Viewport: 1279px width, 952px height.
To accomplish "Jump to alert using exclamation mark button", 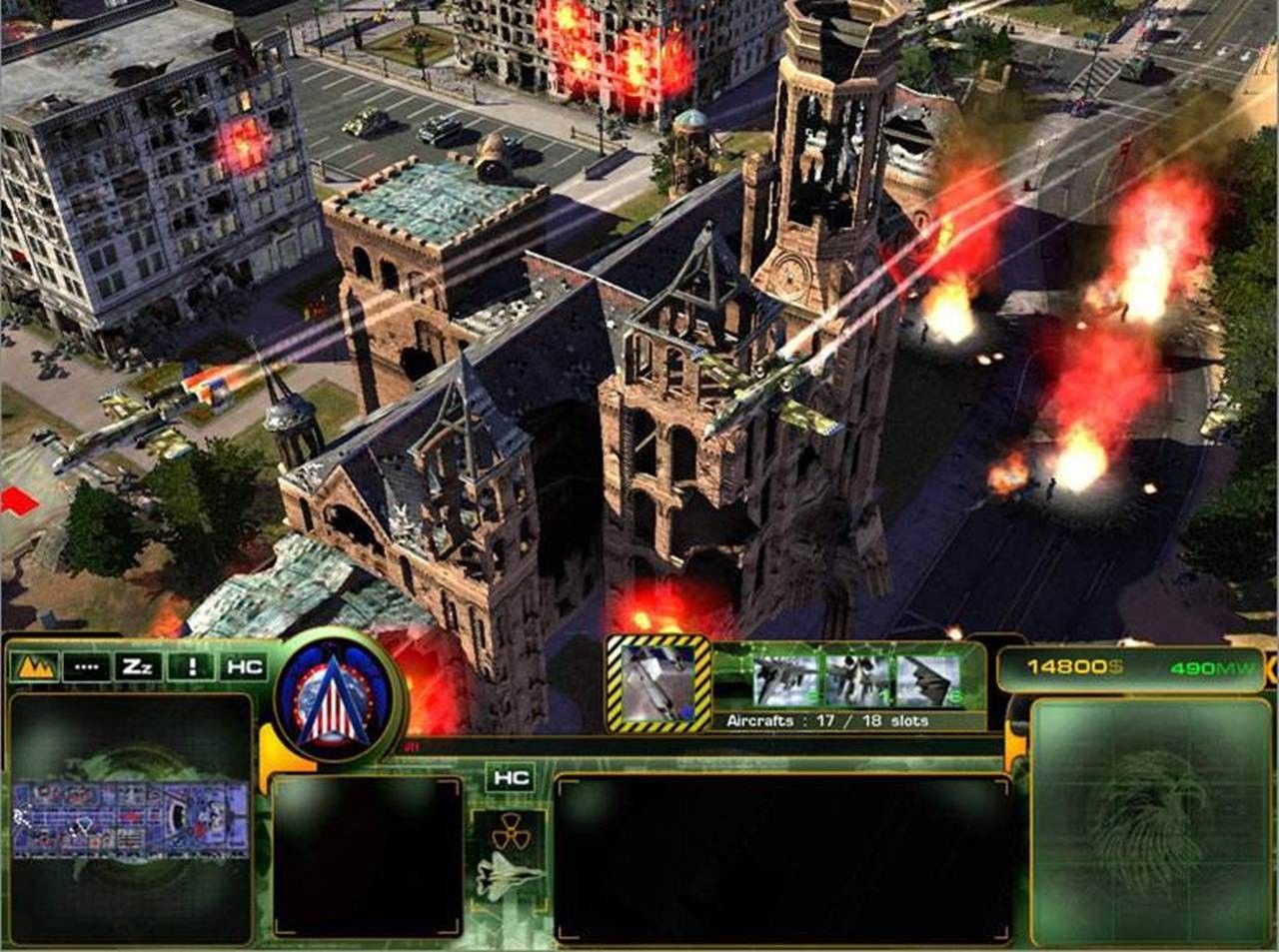I will pyautogui.click(x=190, y=666).
